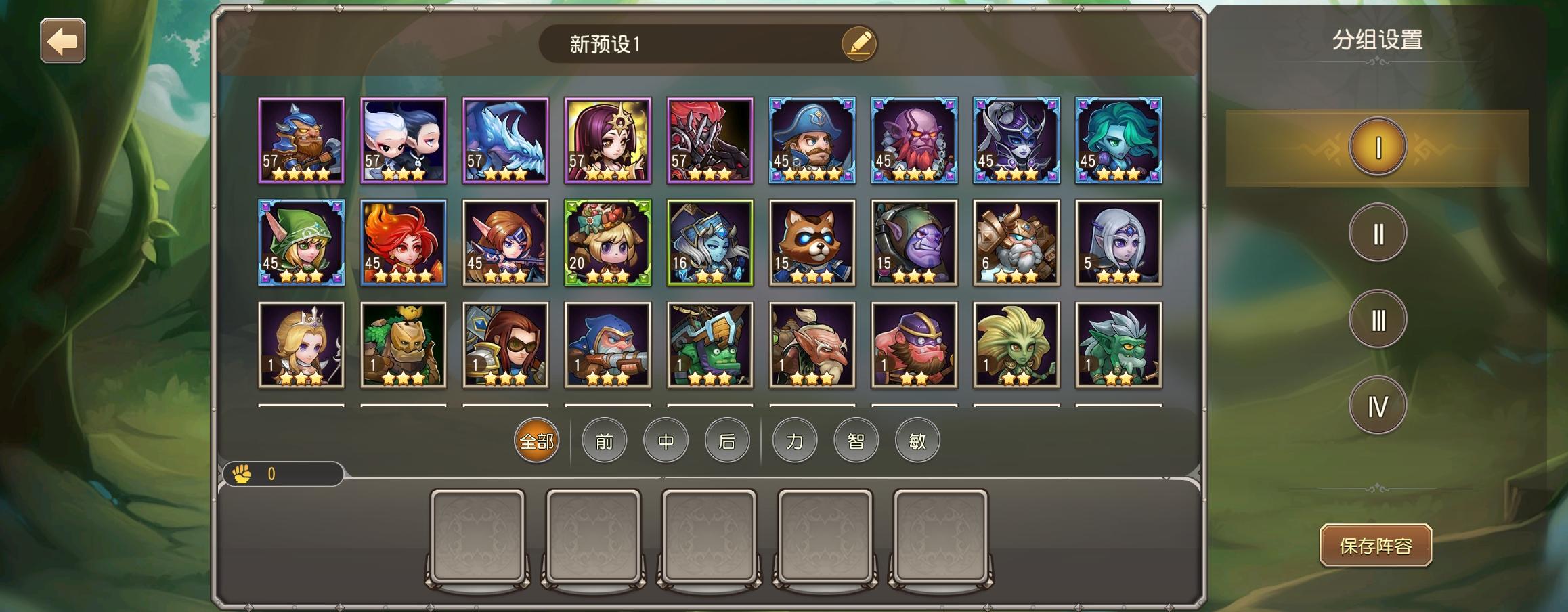Image resolution: width=1568 pixels, height=612 pixels.
Task: Click the pencil icon to rename 新预设1
Action: pos(858,42)
